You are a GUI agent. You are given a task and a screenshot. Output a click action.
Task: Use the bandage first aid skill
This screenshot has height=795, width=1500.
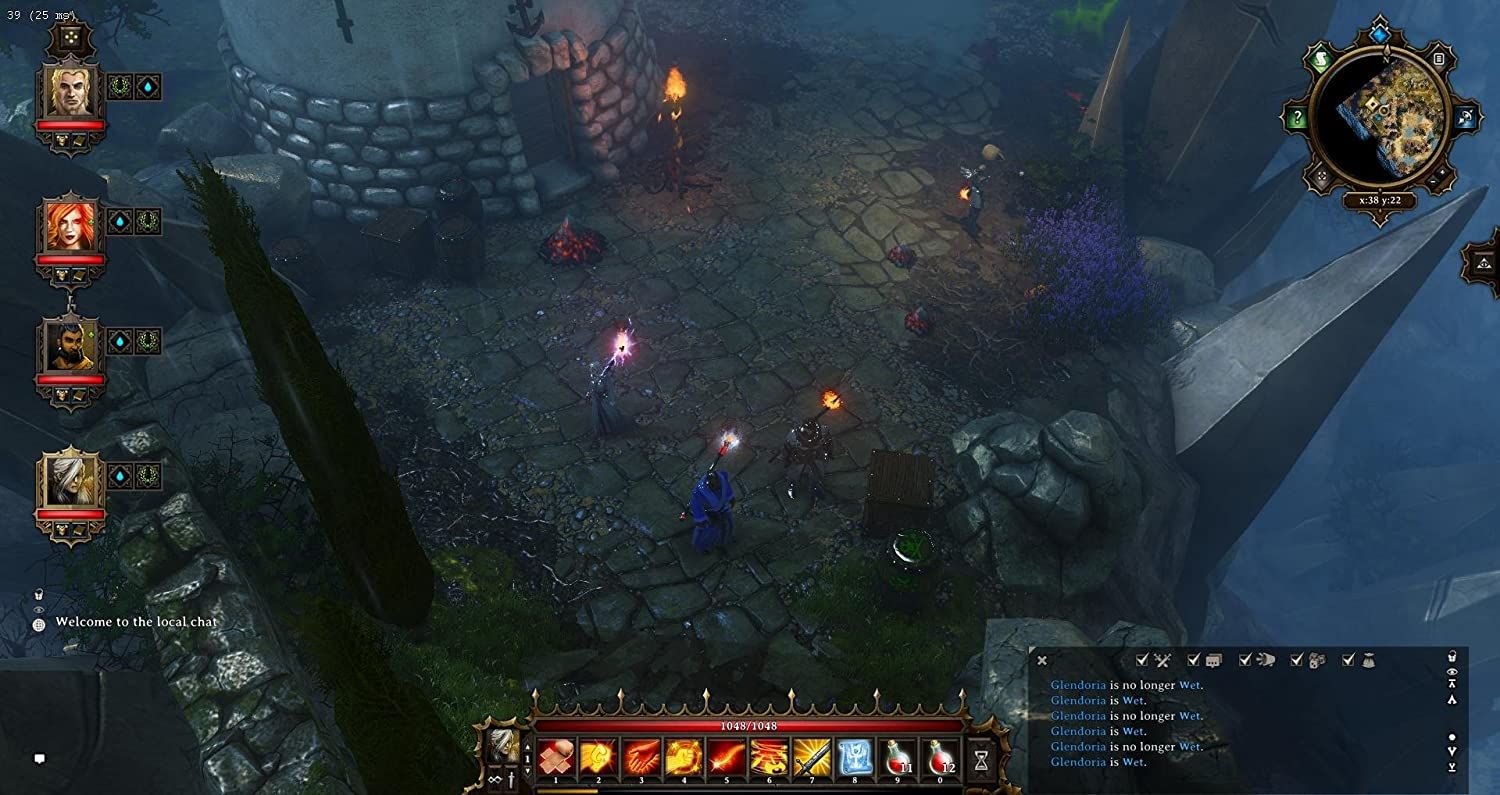(555, 758)
